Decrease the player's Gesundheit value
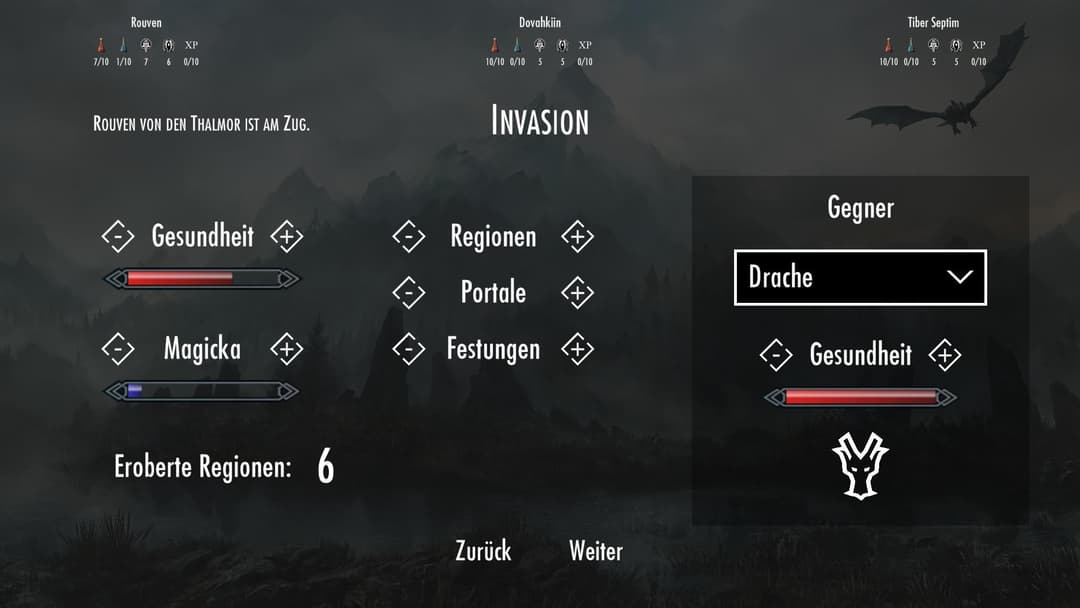Viewport: 1080px width, 608px height. point(118,237)
